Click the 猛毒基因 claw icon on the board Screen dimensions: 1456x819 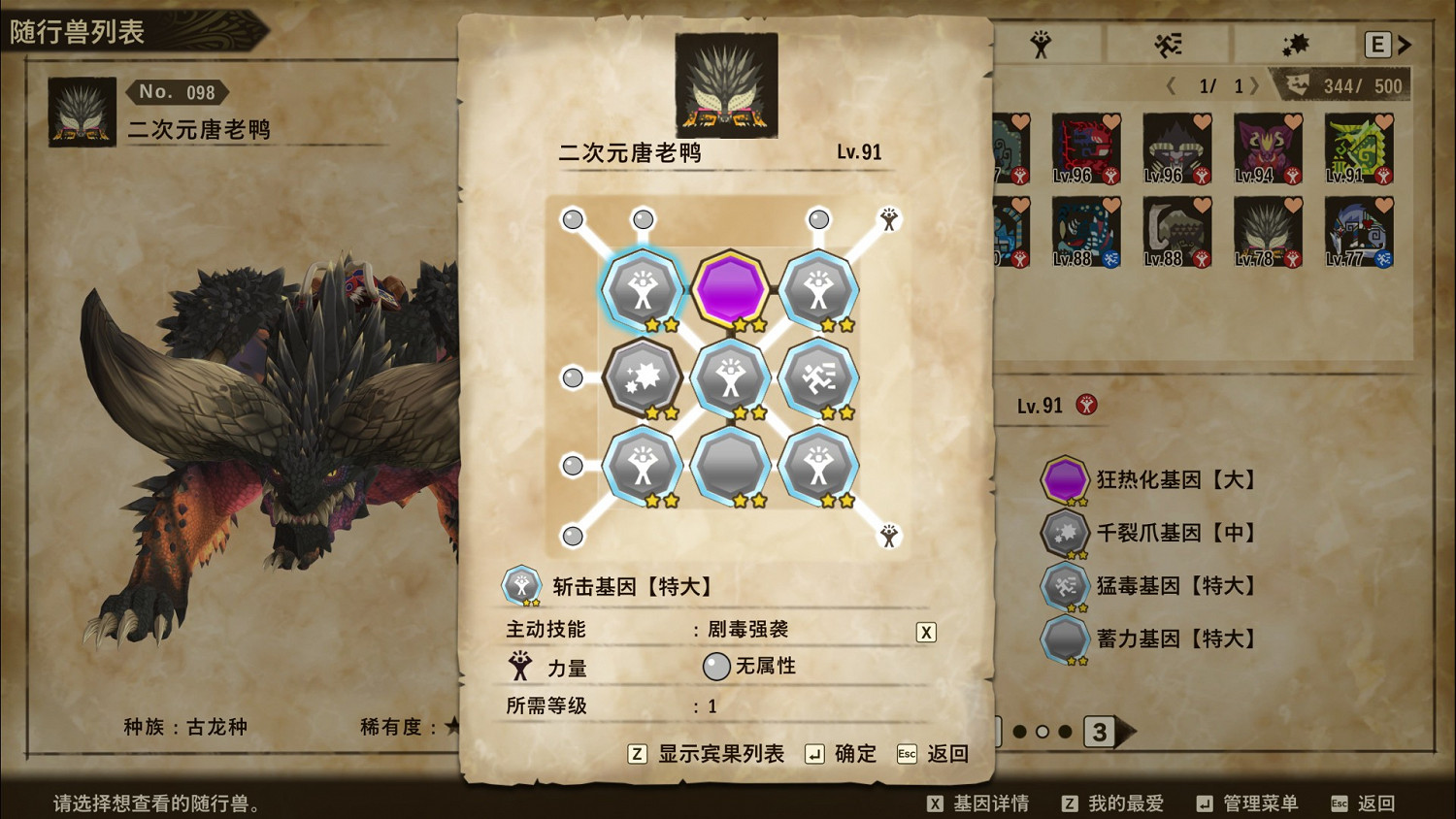[820, 378]
